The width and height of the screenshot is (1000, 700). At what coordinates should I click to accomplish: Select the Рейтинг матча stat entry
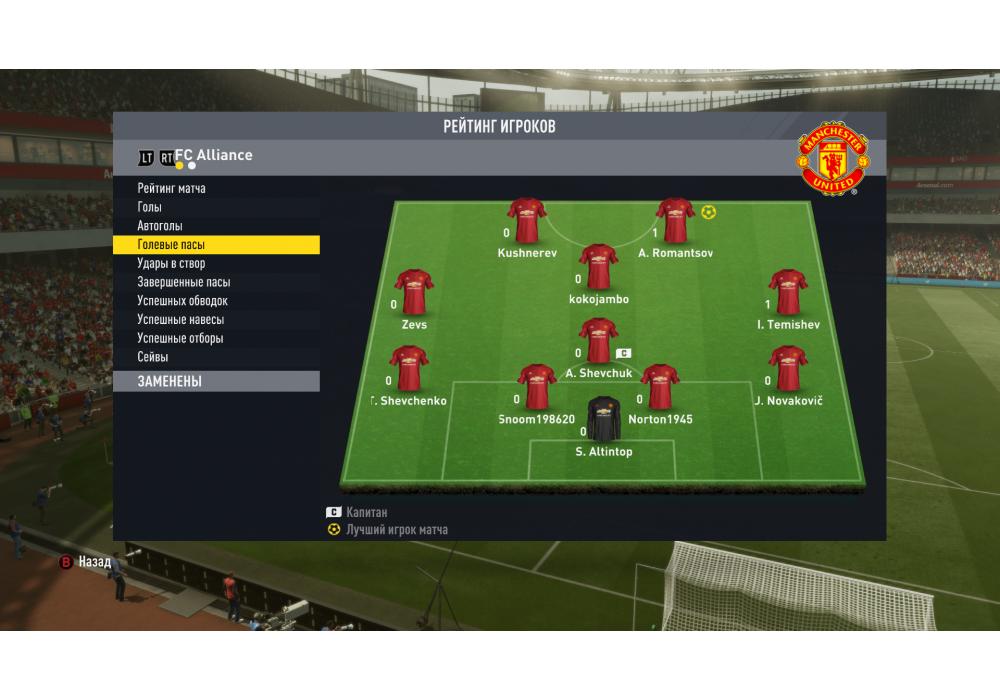coord(172,188)
